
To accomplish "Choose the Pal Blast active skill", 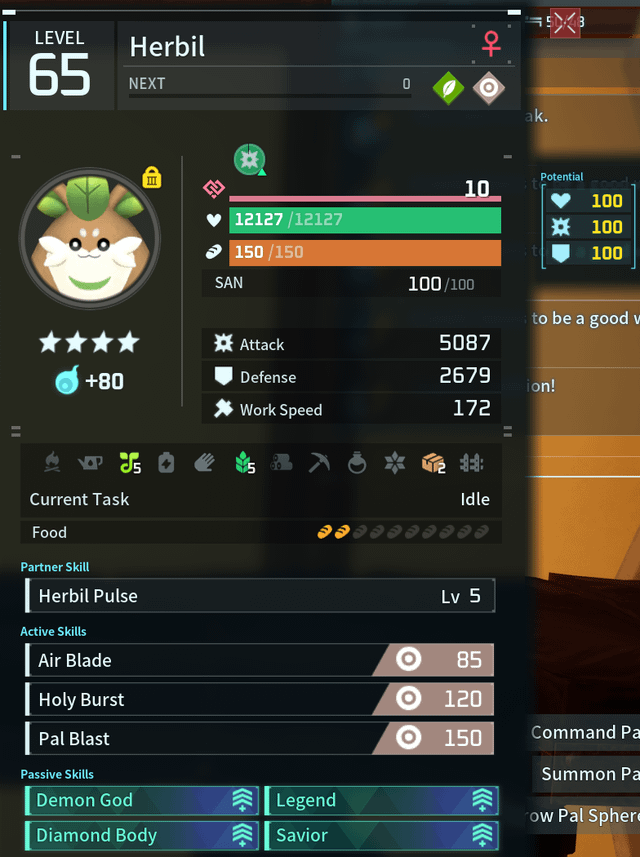I will (x=259, y=738).
